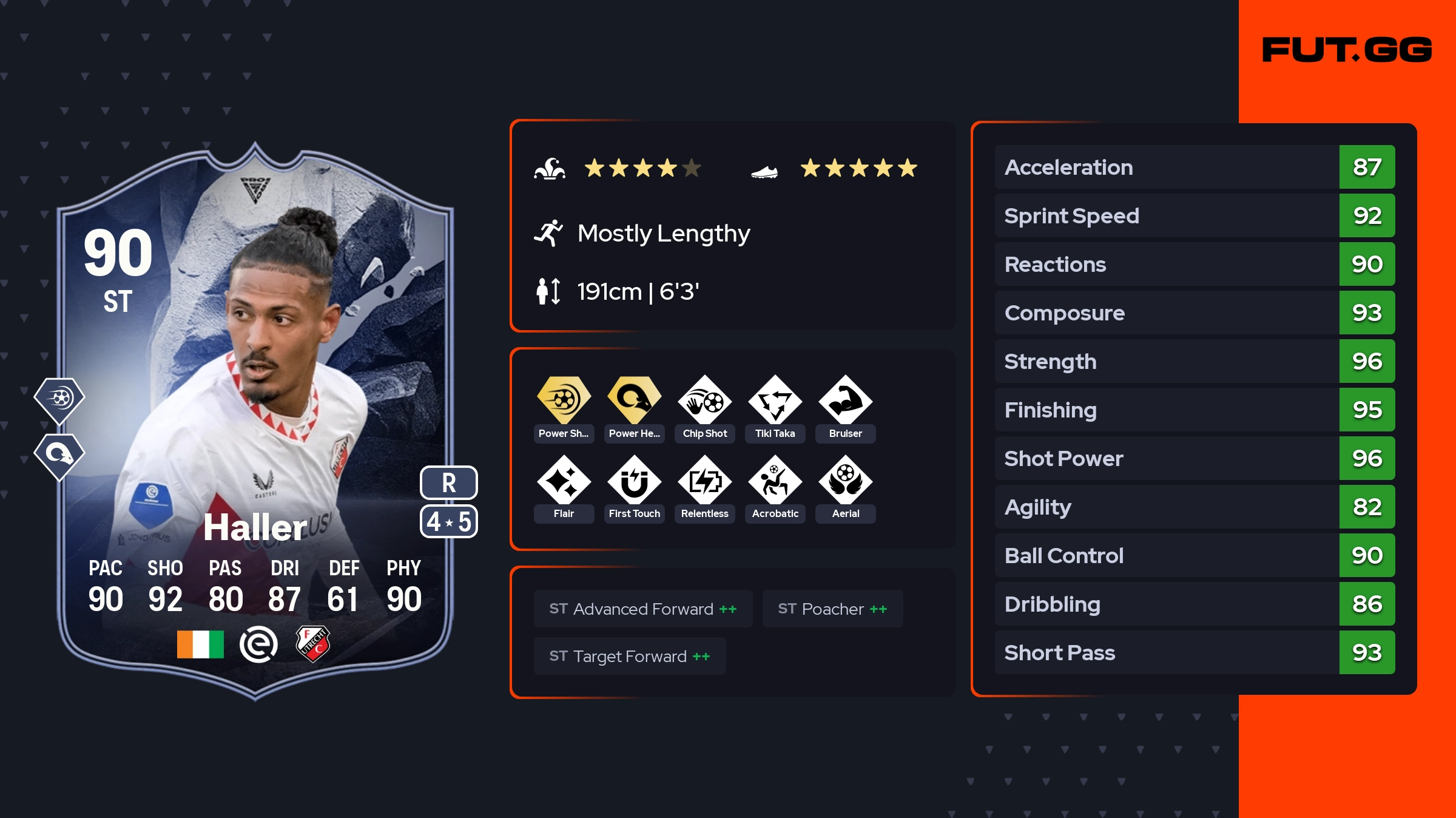Click the Acrobatic playstyle icon

click(775, 481)
